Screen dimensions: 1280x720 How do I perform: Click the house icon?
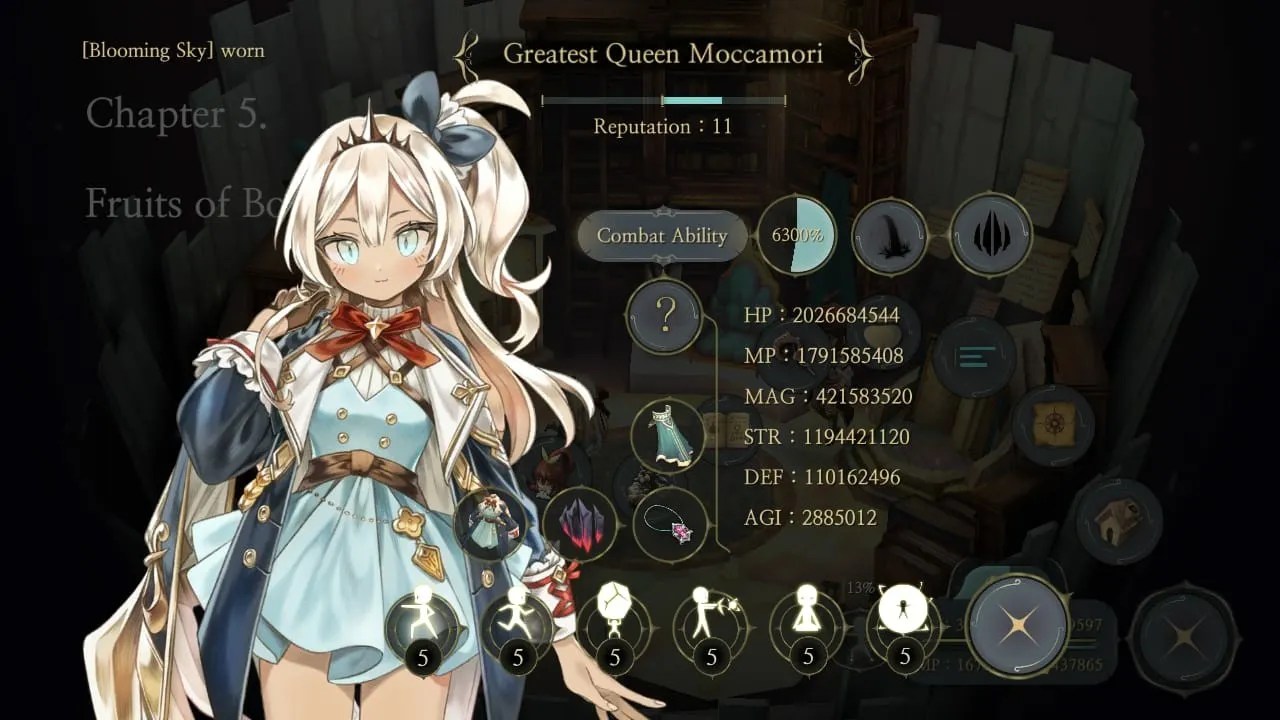click(1119, 520)
